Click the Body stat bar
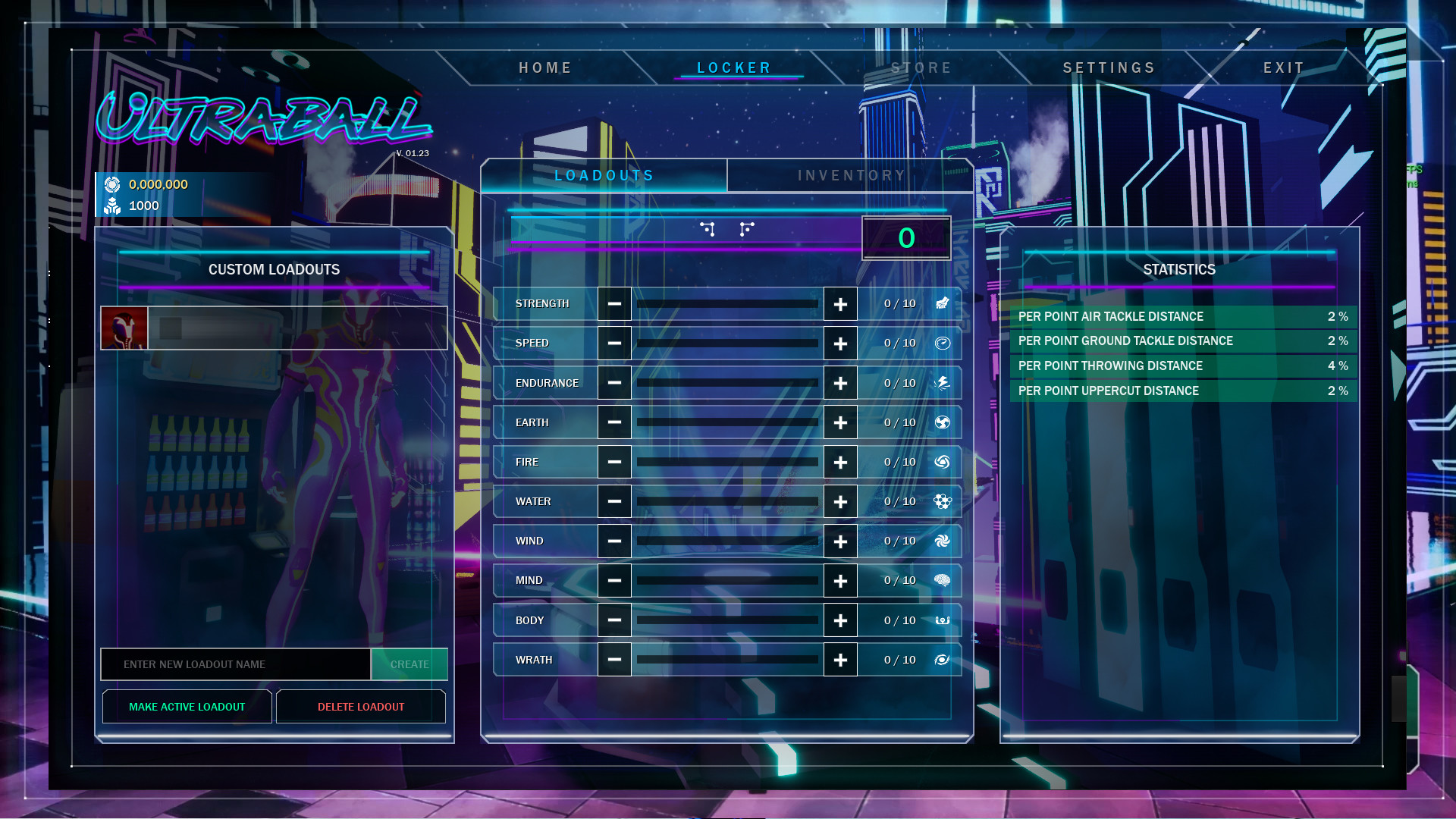This screenshot has width=1456, height=819. 726,620
